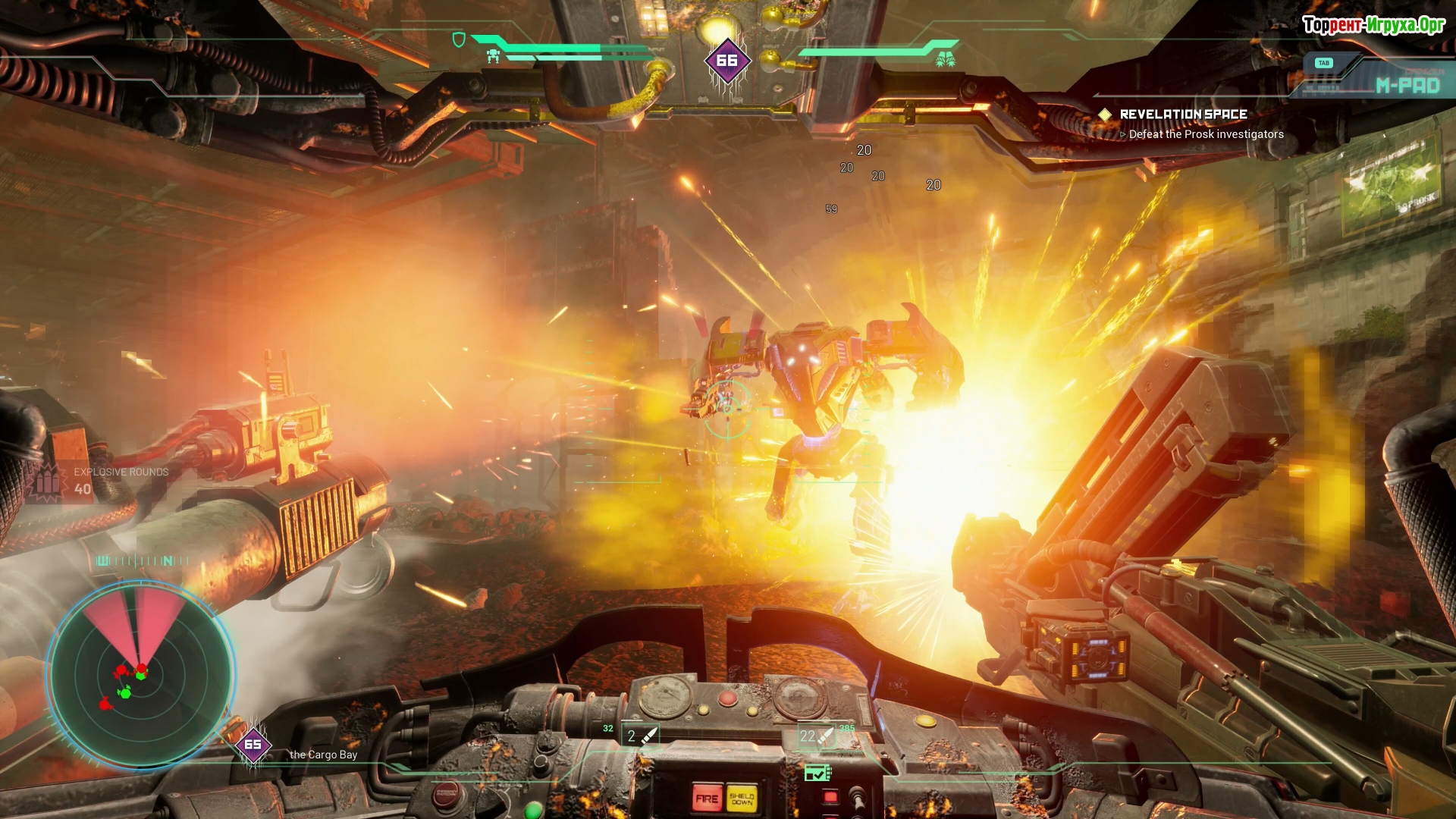Click the compass heading strip above radar
Image resolution: width=1456 pixels, height=819 pixels.
point(140,561)
